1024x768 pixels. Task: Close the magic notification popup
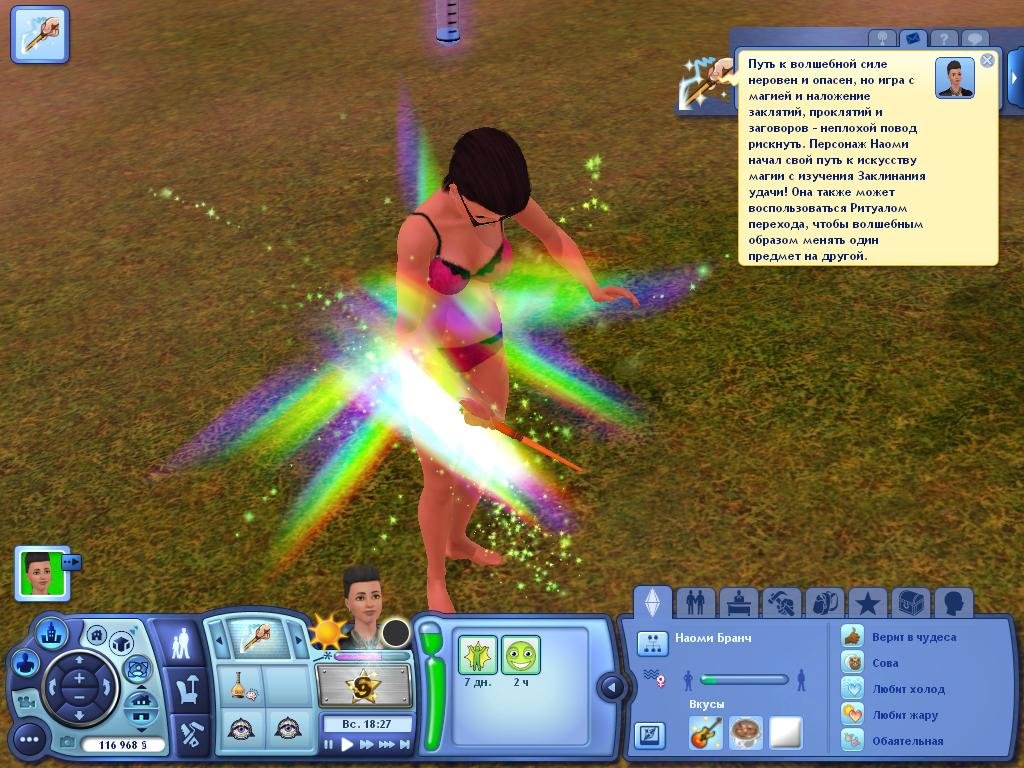tap(987, 60)
